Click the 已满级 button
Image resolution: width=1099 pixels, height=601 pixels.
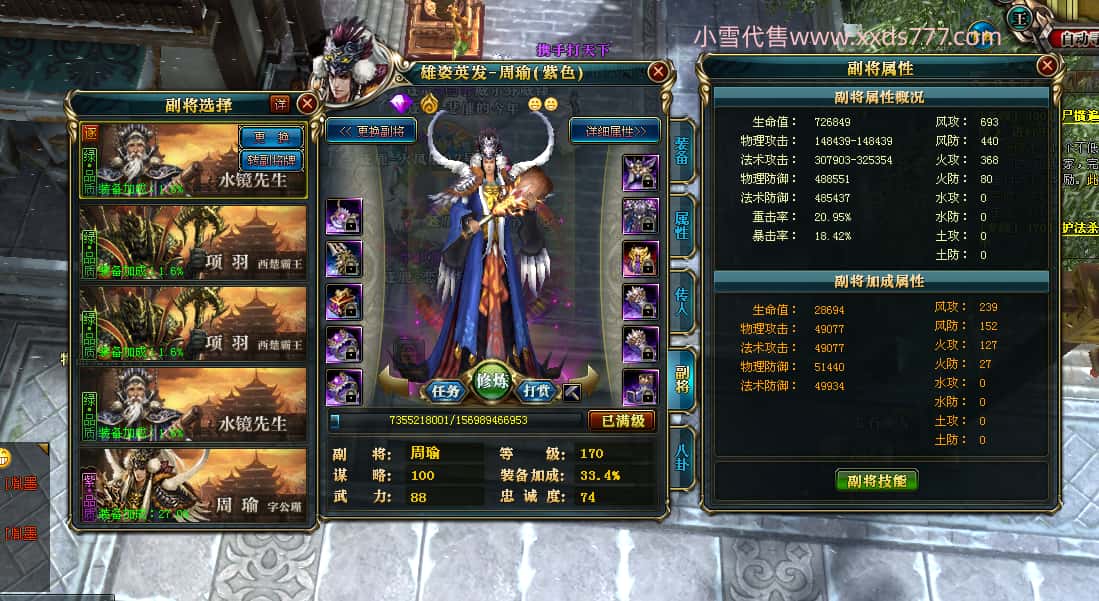coord(621,421)
